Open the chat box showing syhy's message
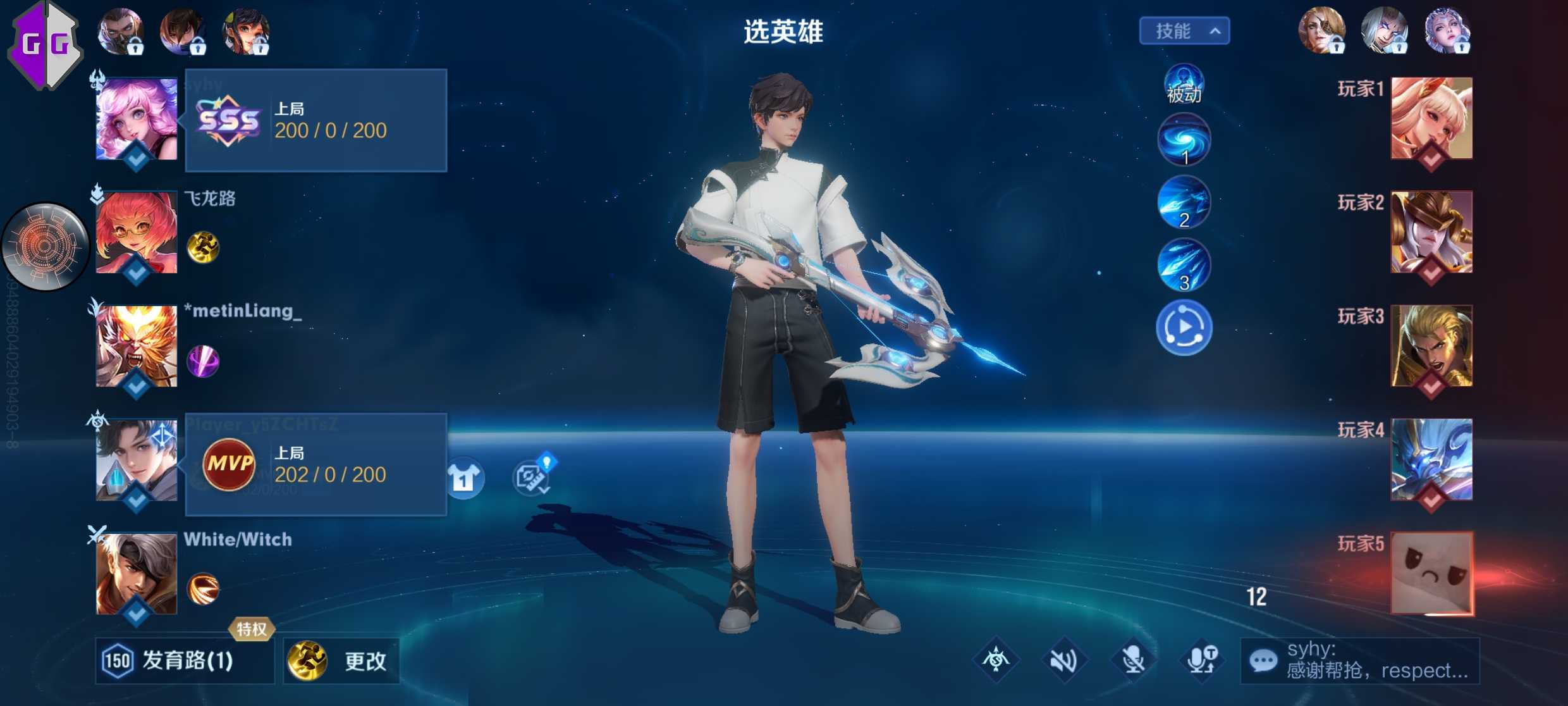 point(1359,660)
